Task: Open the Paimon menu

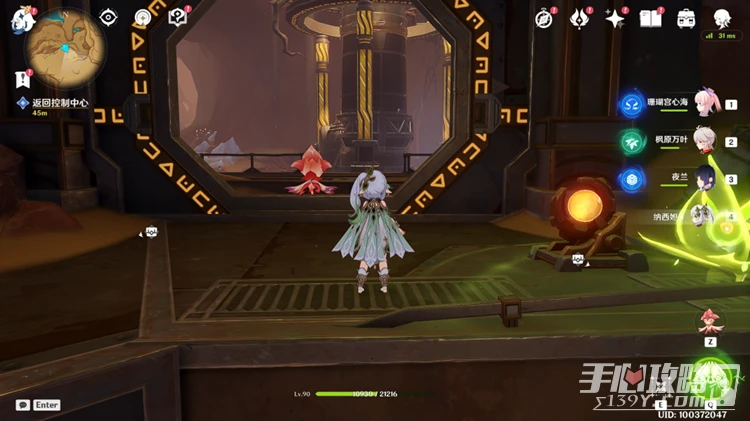Action: [x=21, y=19]
